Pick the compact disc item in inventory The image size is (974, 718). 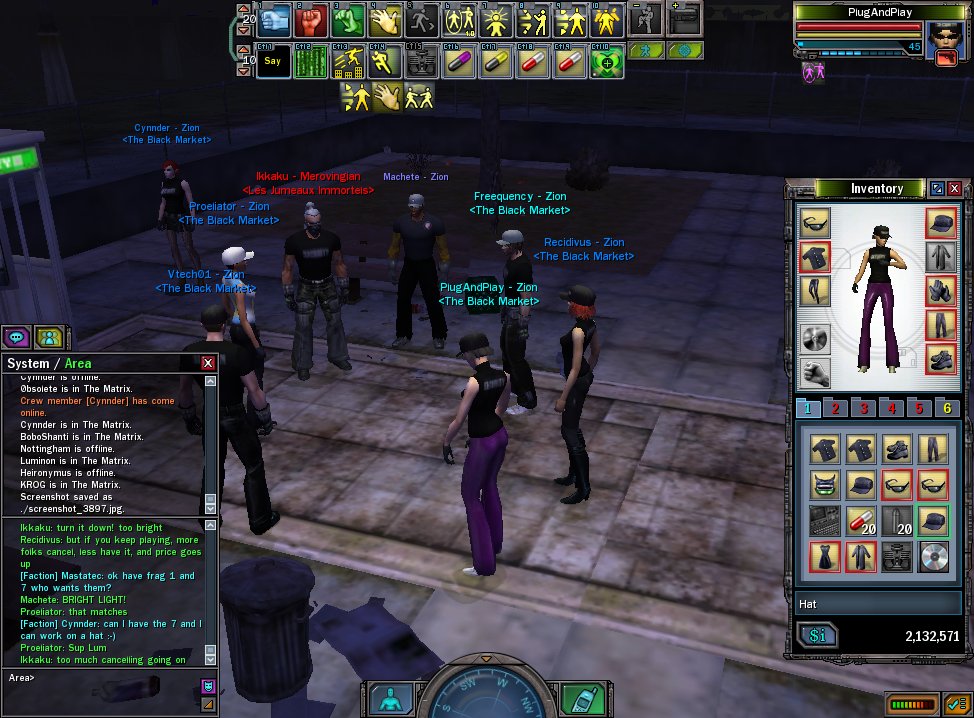[x=931, y=556]
